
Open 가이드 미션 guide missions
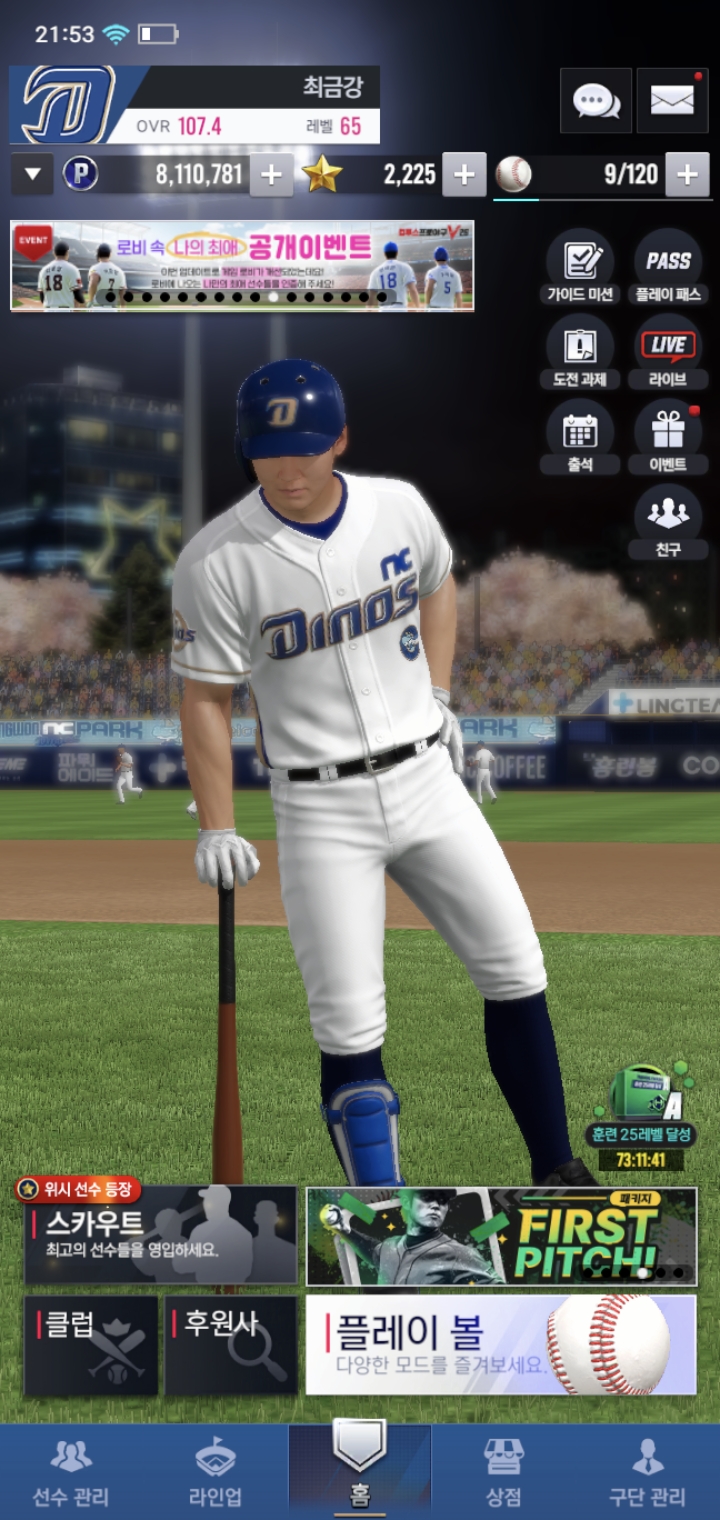pyautogui.click(x=580, y=267)
